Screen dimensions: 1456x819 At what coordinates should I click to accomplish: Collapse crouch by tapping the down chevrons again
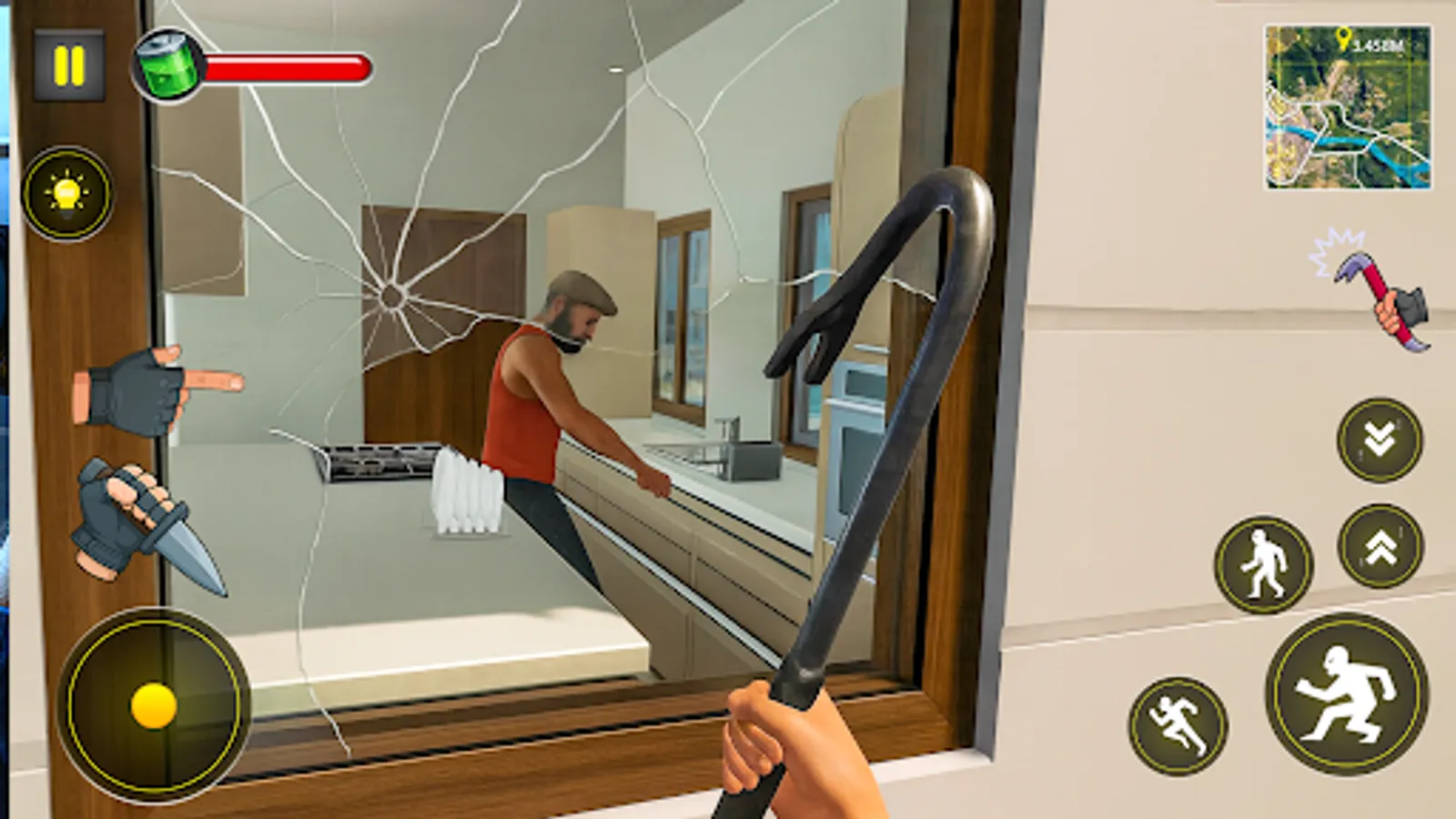[x=1377, y=439]
